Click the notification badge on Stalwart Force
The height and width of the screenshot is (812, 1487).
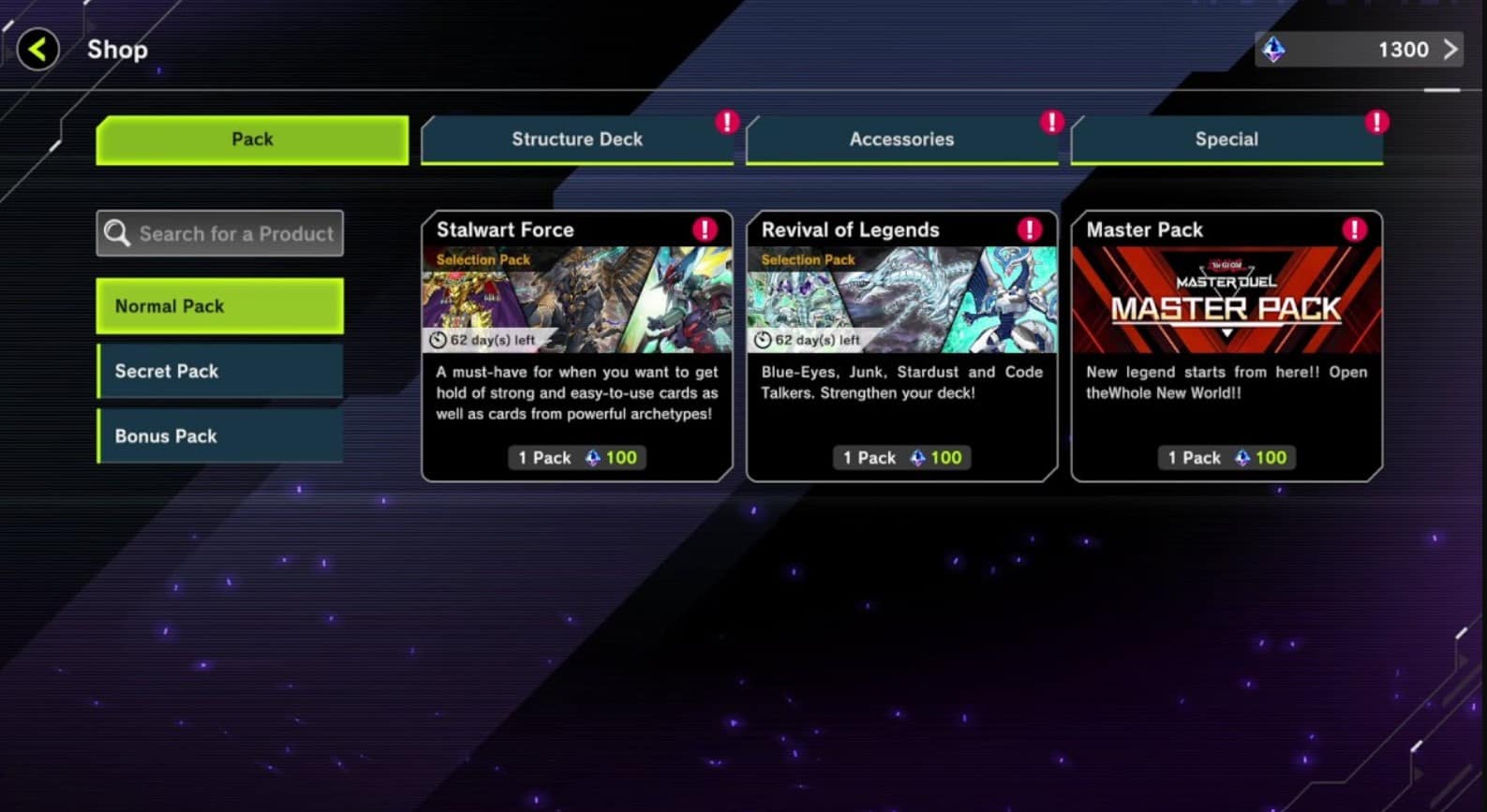(x=703, y=228)
